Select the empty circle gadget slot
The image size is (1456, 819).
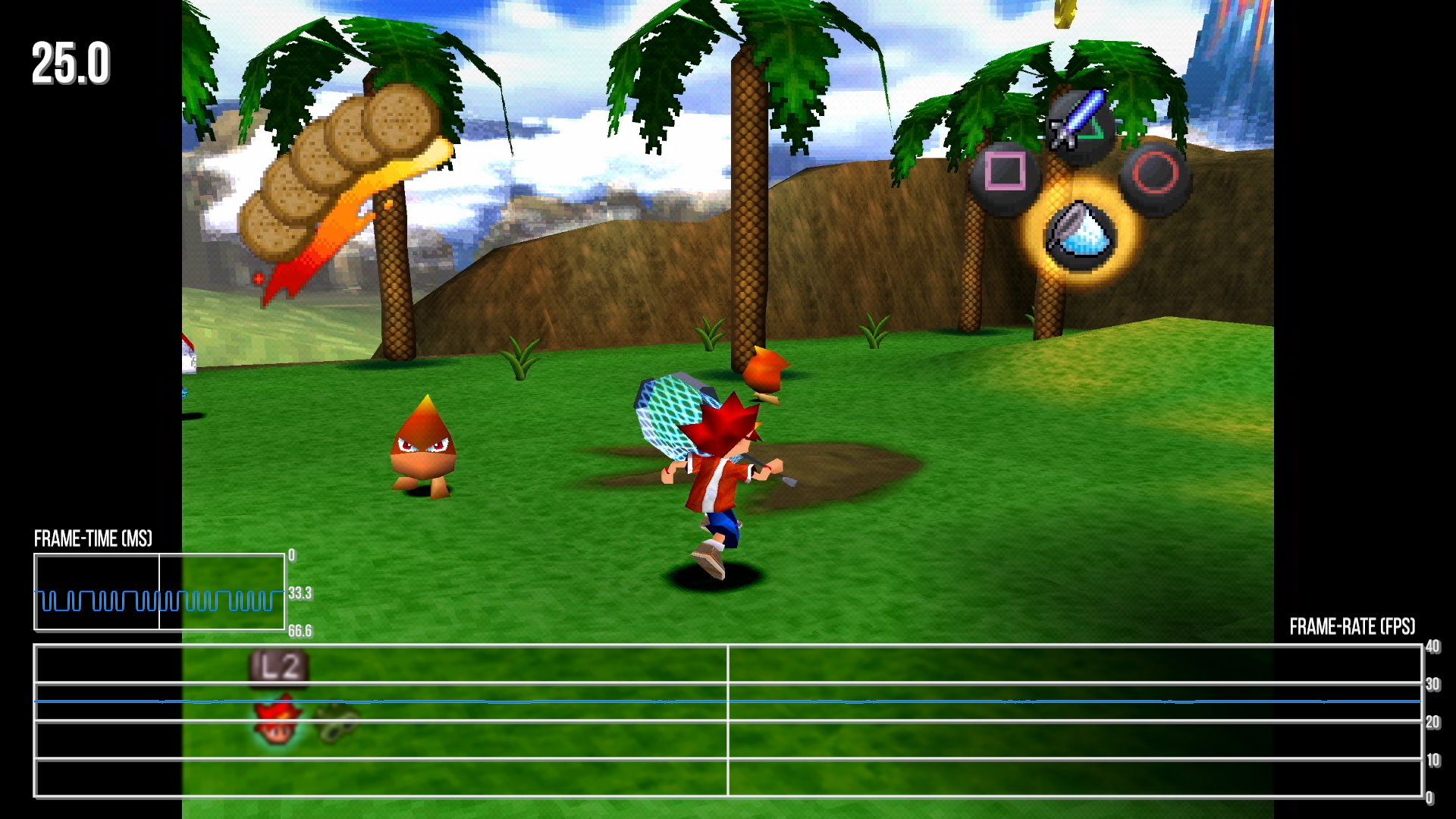pos(1155,173)
